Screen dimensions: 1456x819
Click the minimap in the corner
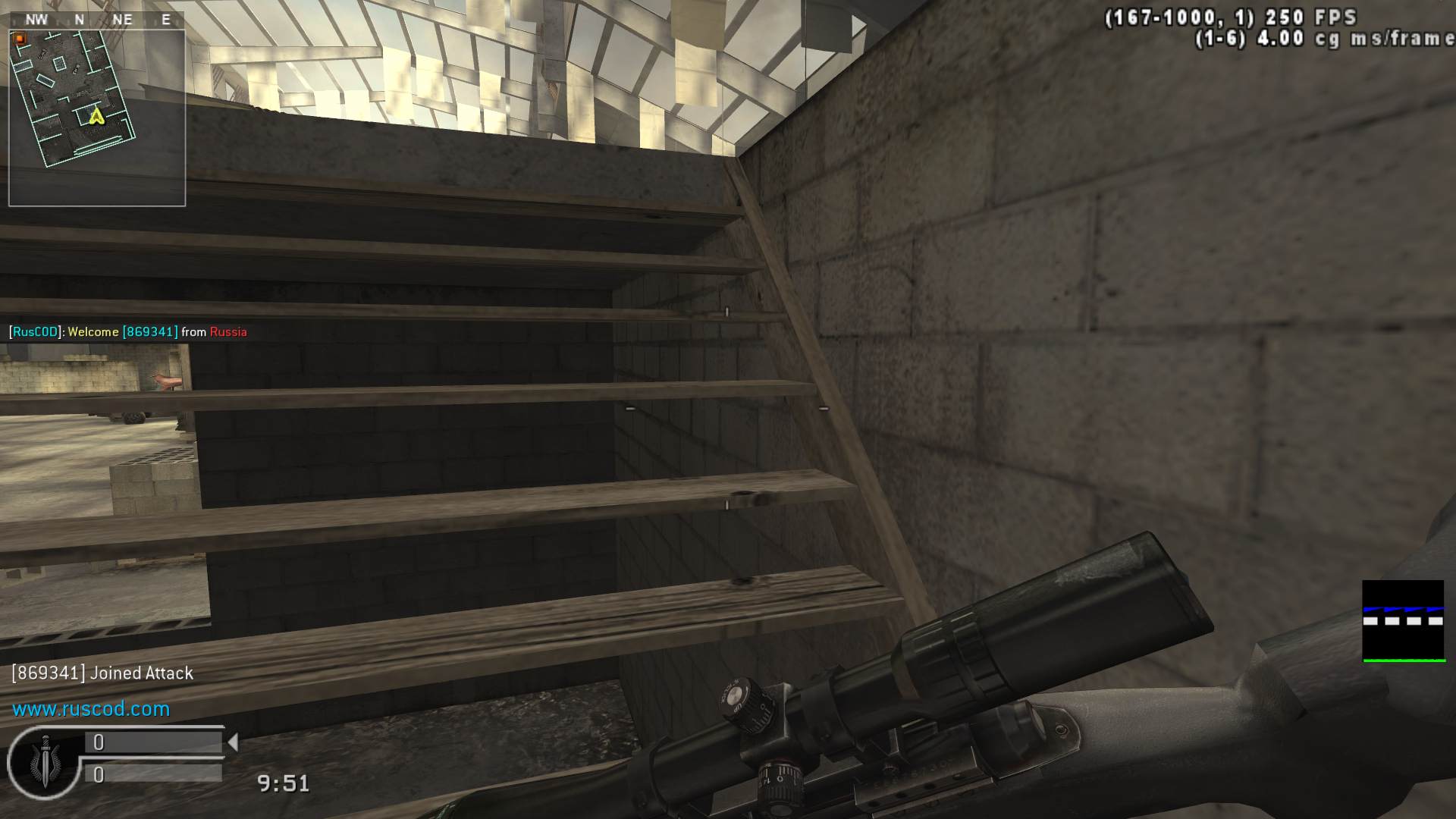tap(97, 118)
